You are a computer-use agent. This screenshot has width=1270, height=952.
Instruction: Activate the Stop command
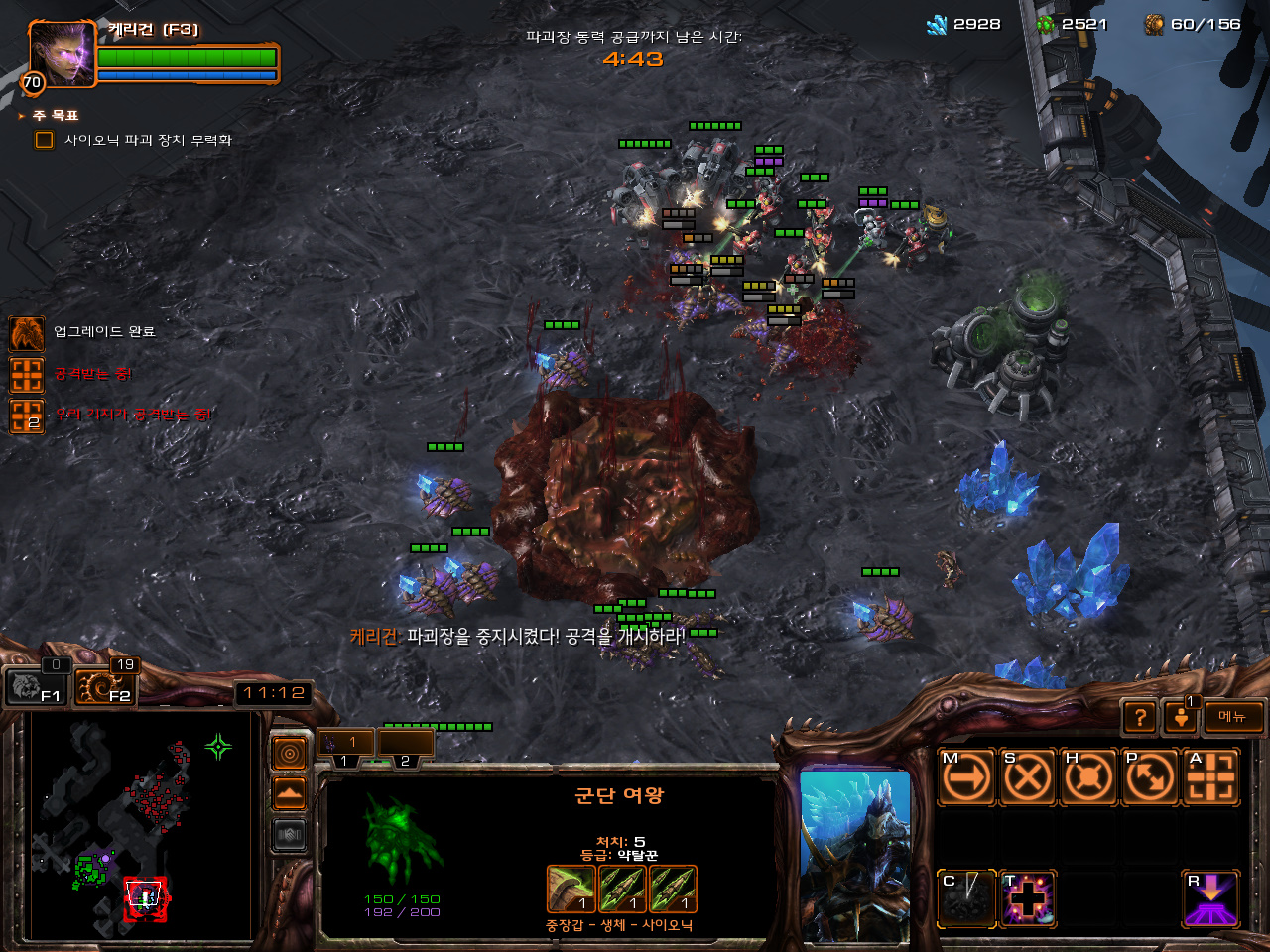1027,776
